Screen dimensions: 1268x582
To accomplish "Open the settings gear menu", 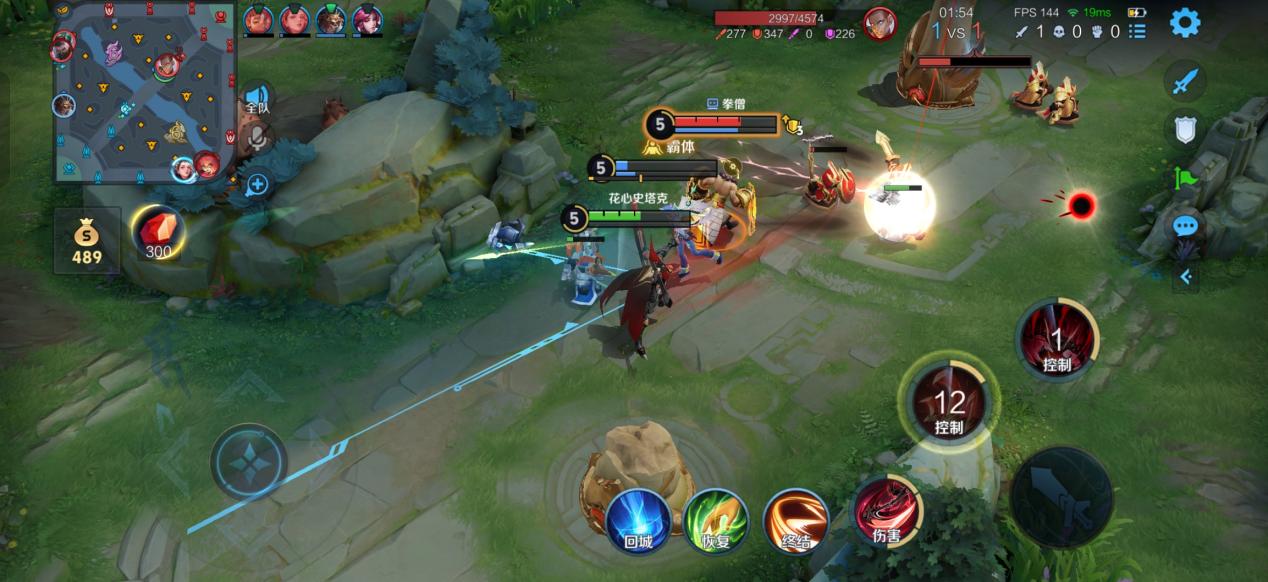I will (x=1185, y=22).
